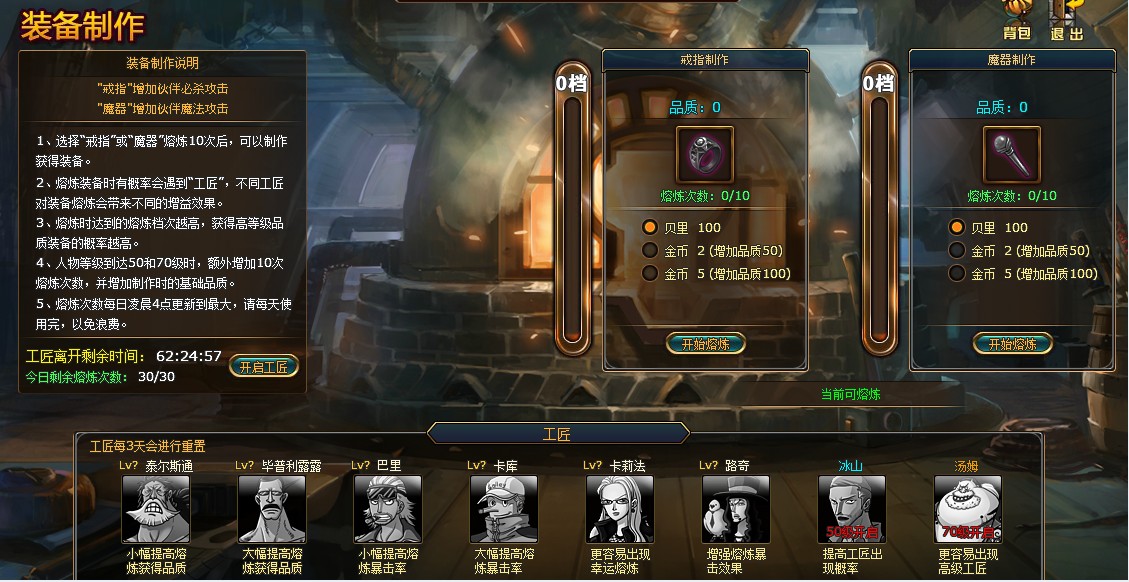Select craftsman 路奇 portrait
Screen dimensions: 1129x582
click(x=736, y=509)
